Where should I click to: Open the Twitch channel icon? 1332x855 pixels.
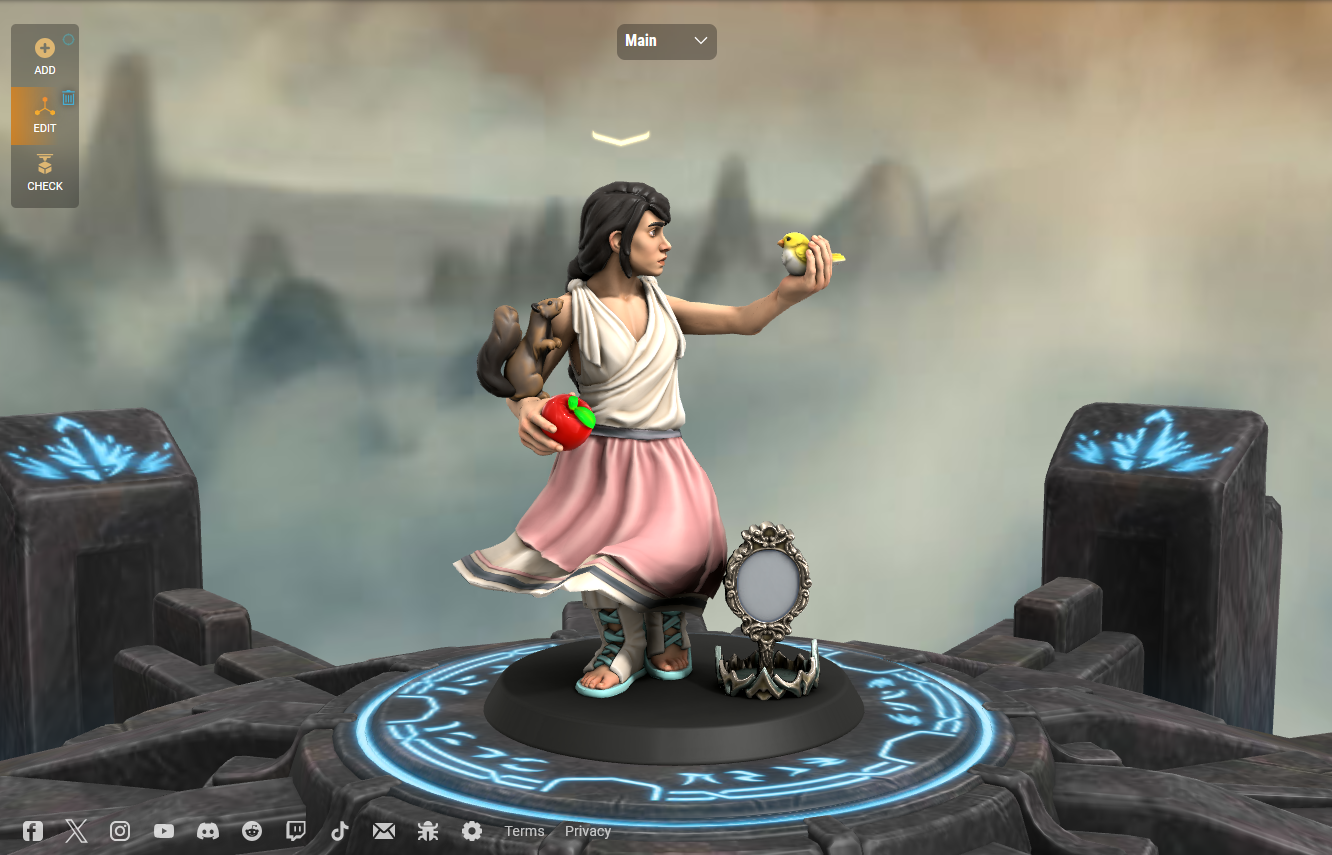pos(295,831)
